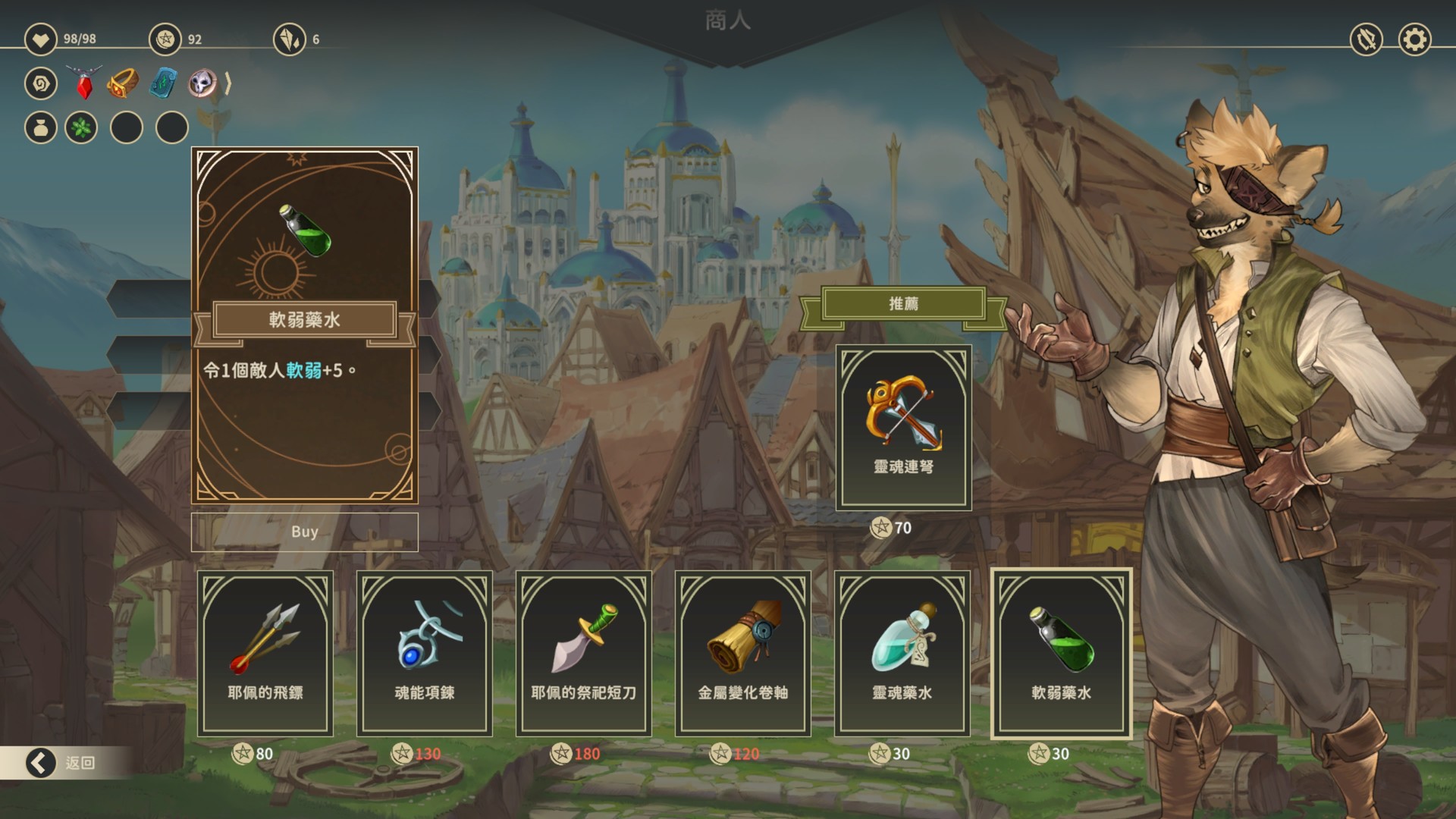The height and width of the screenshot is (819, 1456).
Task: Open the settings gear menu
Action: pos(1415,39)
